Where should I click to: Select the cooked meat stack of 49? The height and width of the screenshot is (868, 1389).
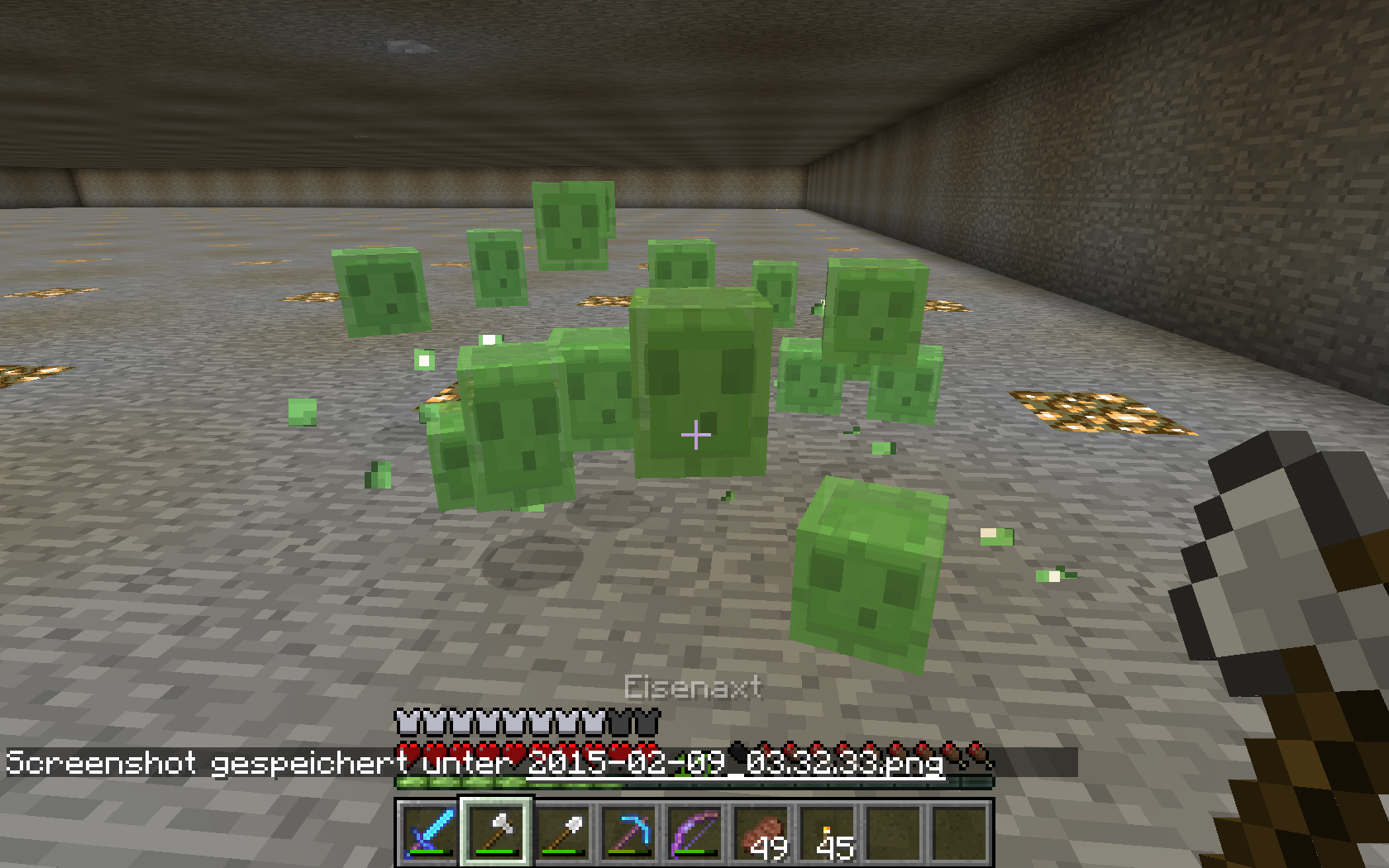[x=761, y=832]
